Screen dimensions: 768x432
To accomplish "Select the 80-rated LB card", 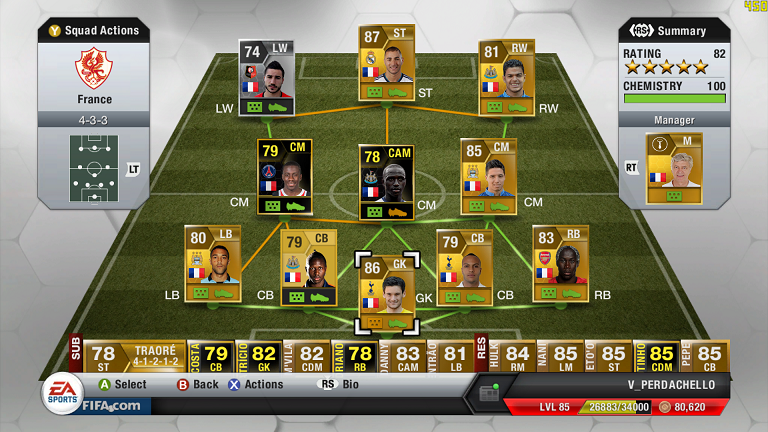I will (x=212, y=263).
